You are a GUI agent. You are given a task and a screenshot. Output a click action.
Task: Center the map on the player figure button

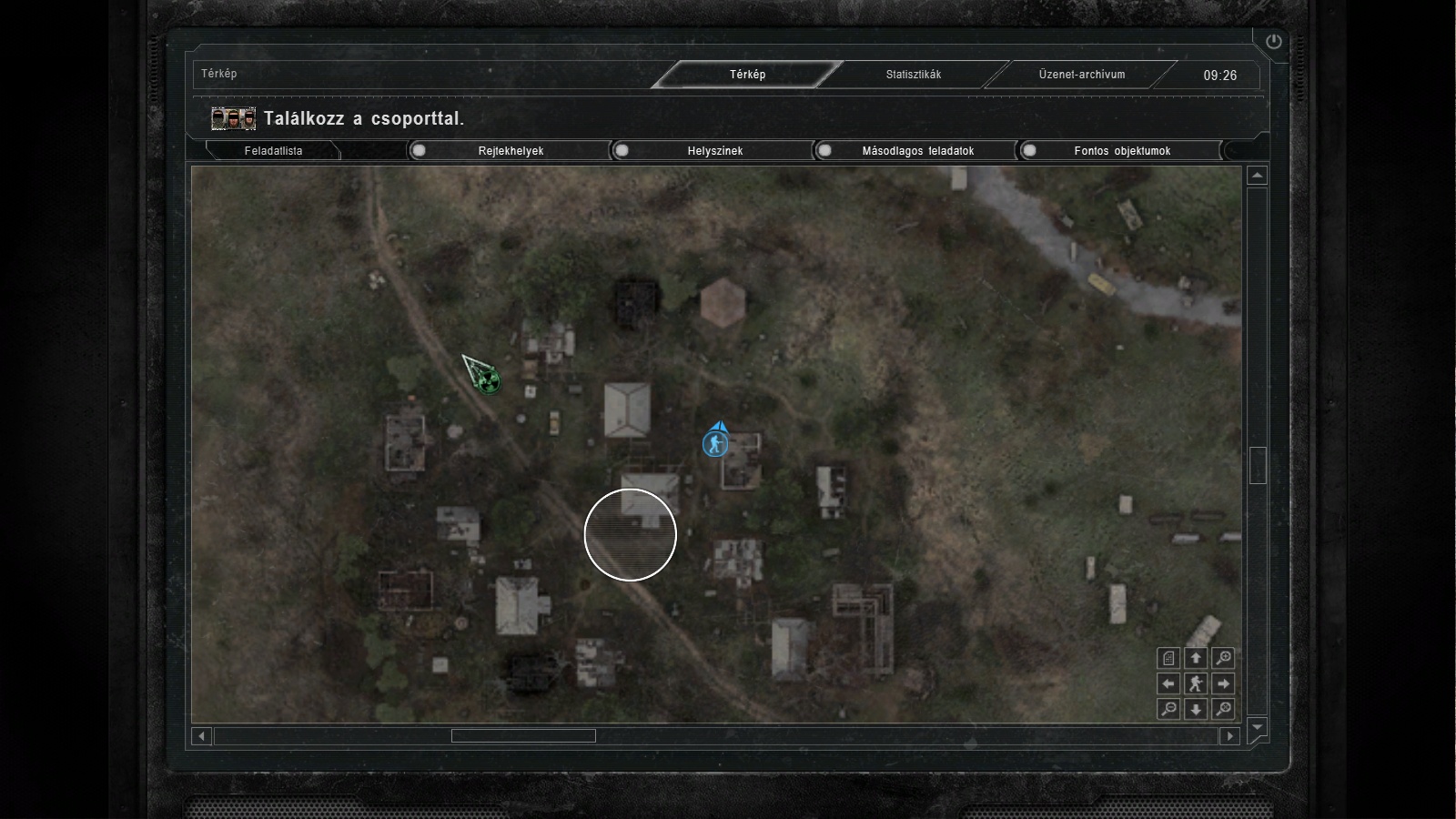click(x=1196, y=683)
